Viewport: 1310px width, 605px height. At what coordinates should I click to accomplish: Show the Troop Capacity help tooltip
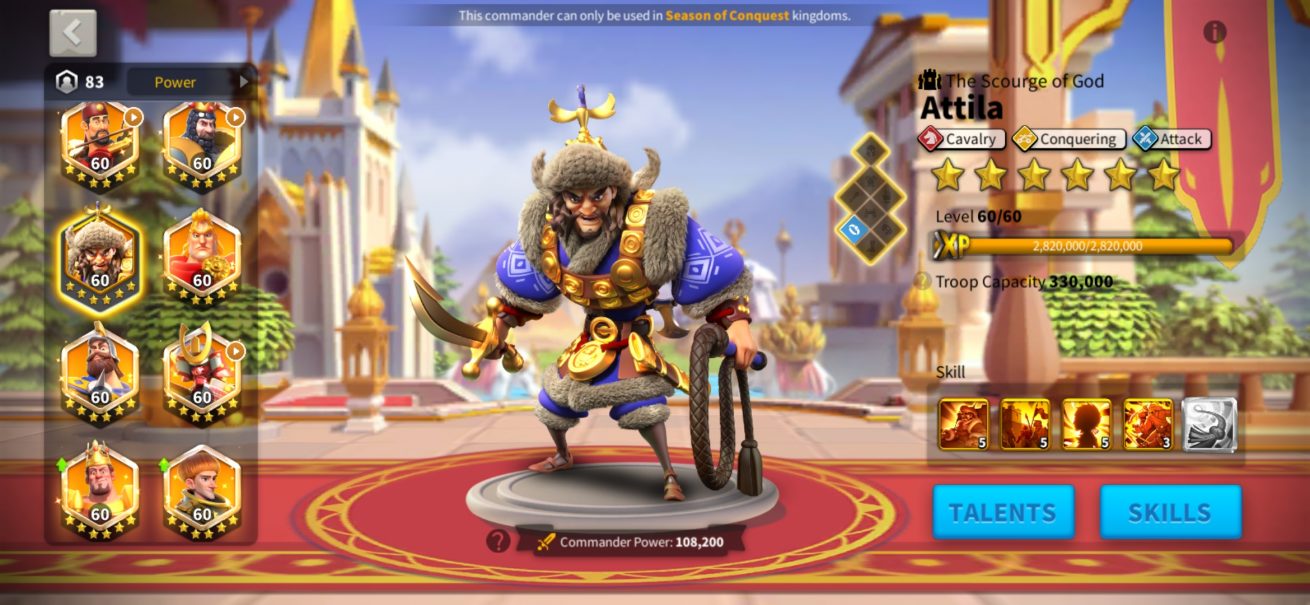(922, 281)
